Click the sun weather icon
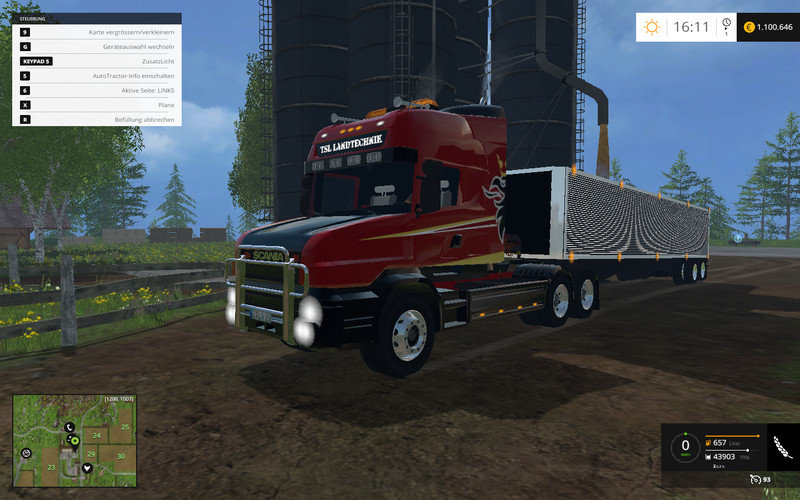This screenshot has height=500, width=800. point(653,27)
